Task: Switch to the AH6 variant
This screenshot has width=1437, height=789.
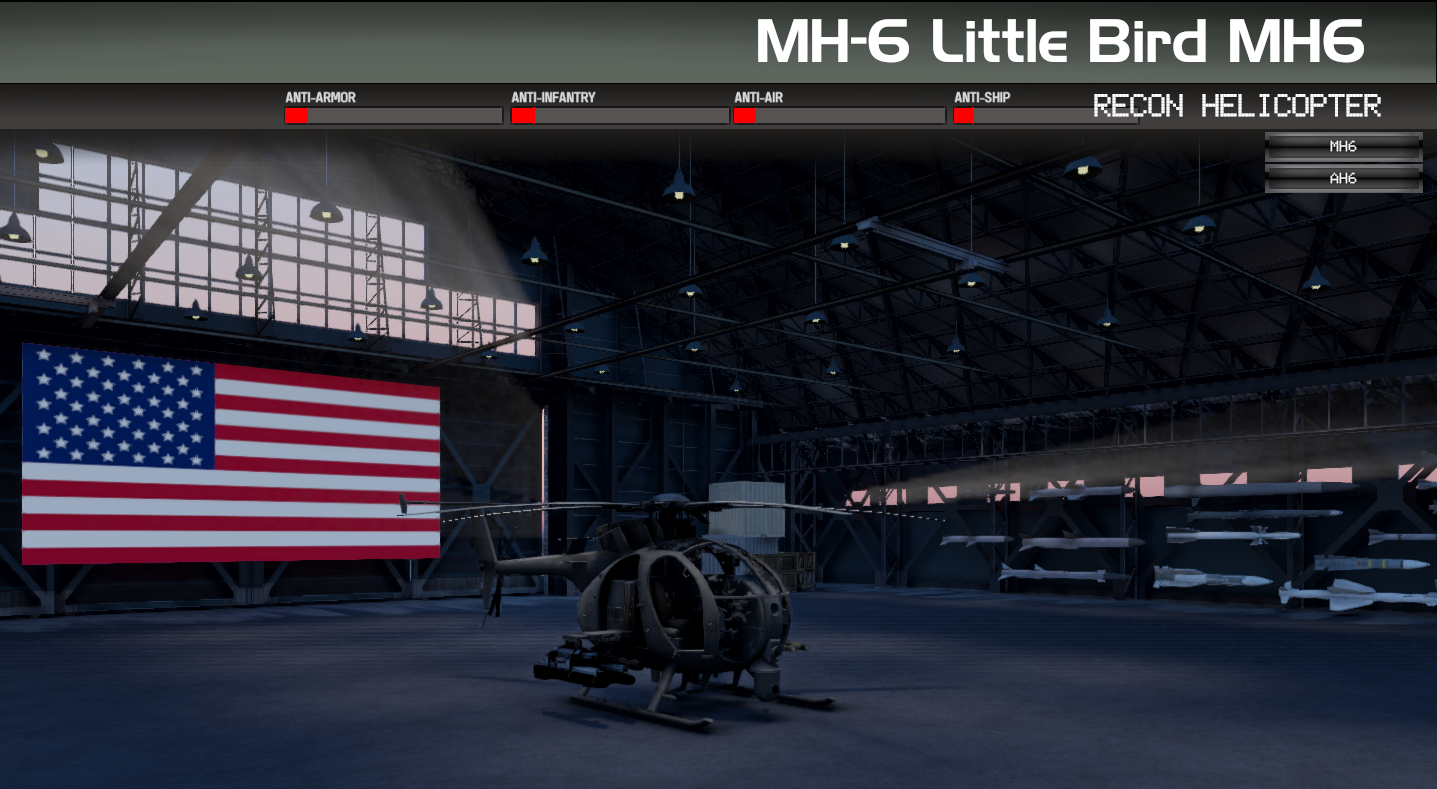Action: pos(1343,179)
